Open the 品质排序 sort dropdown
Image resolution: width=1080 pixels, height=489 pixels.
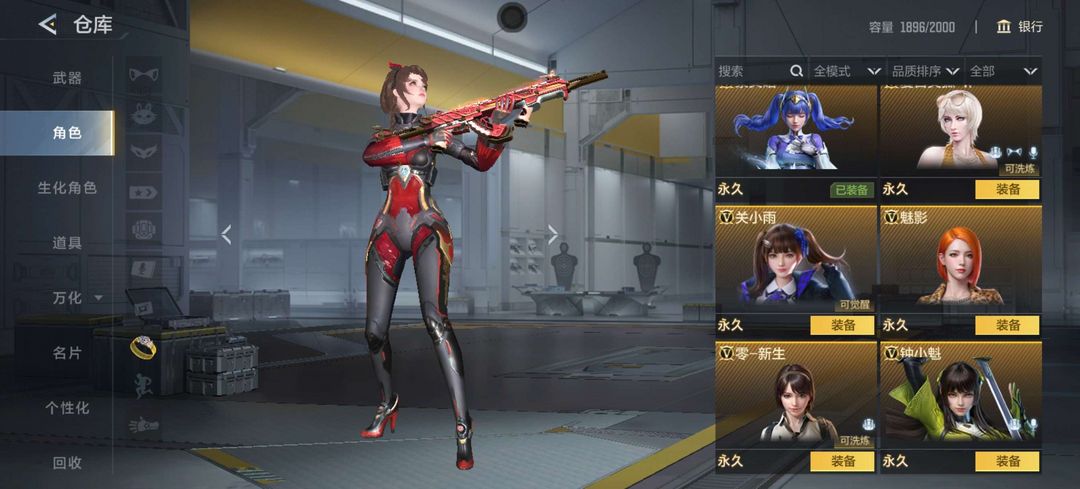[x=925, y=71]
